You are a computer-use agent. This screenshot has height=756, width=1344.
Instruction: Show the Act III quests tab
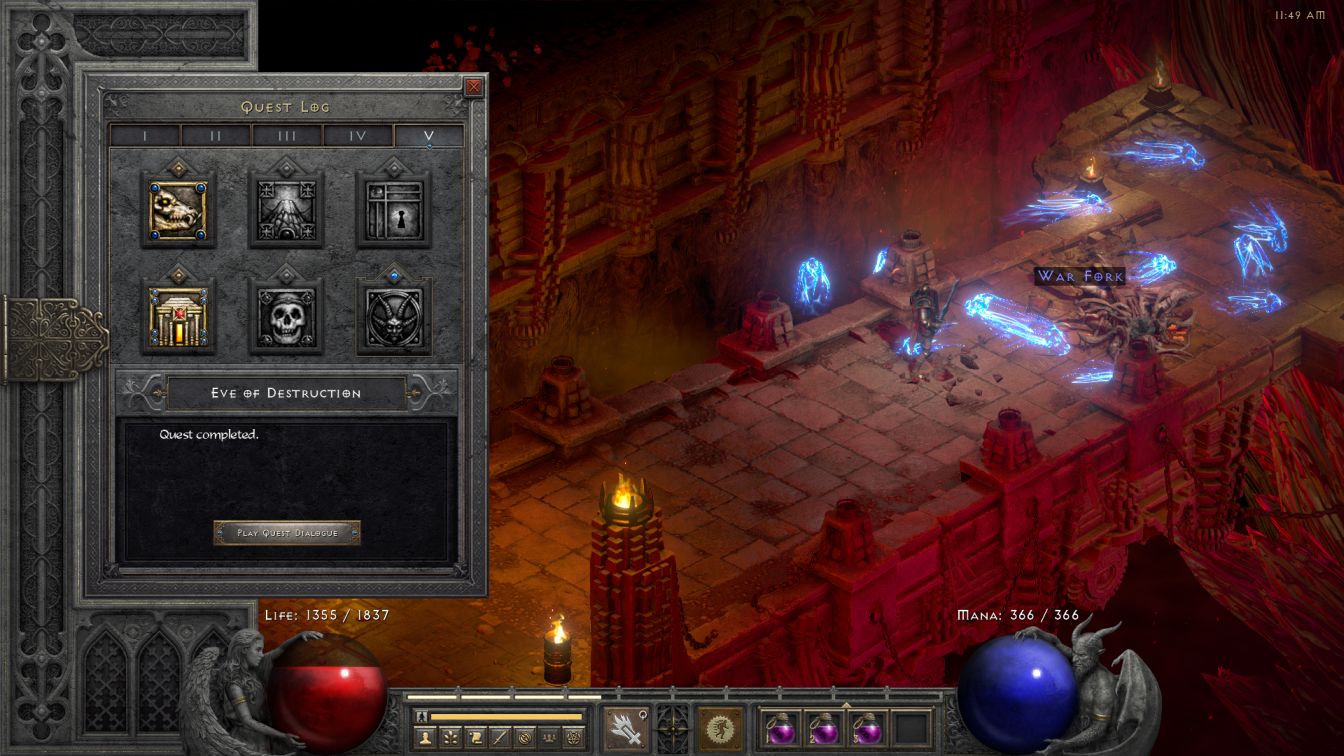[287, 136]
